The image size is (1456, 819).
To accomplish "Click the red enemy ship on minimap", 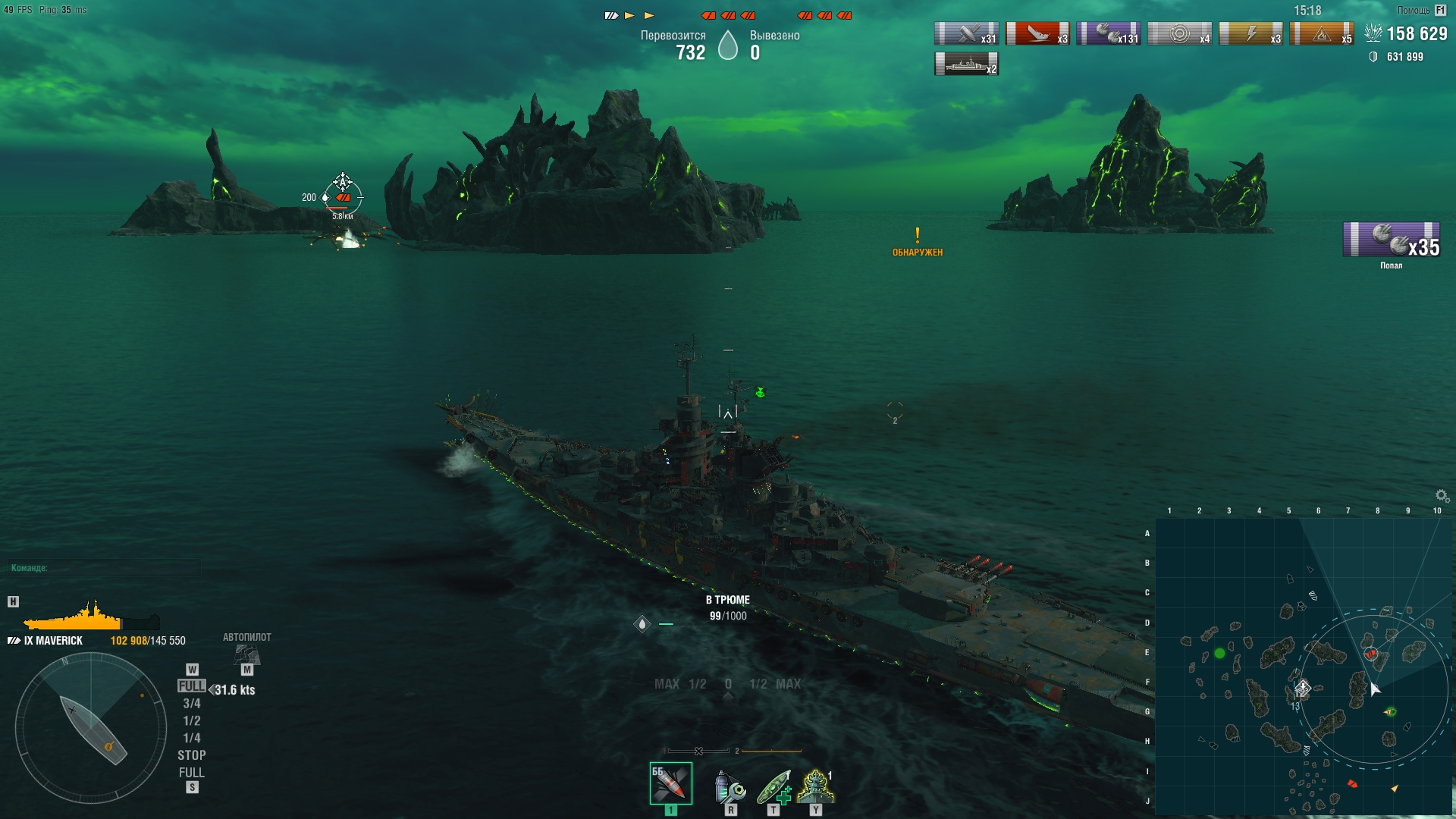I will 1370,654.
